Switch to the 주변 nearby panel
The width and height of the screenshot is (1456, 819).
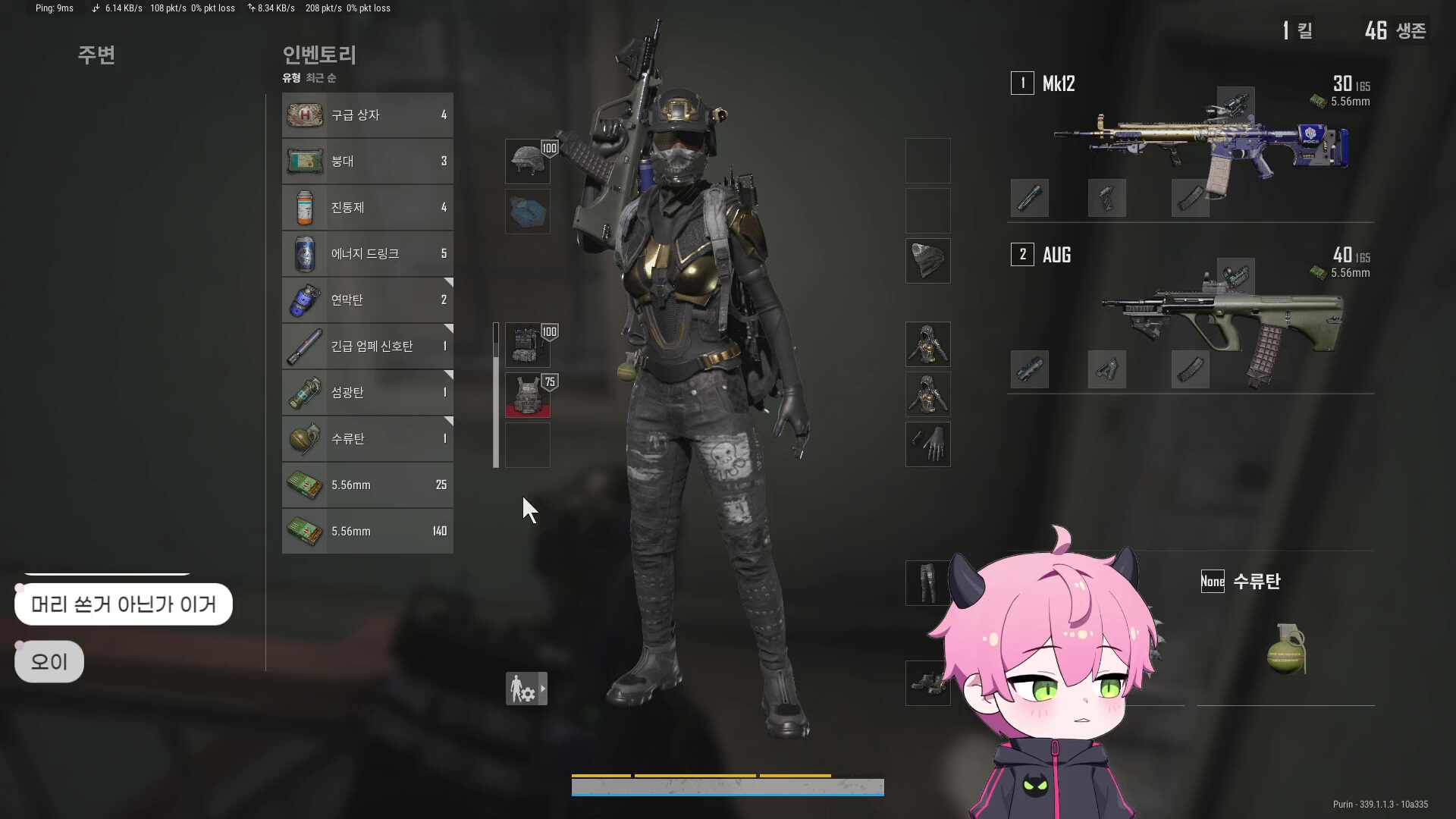pos(96,55)
